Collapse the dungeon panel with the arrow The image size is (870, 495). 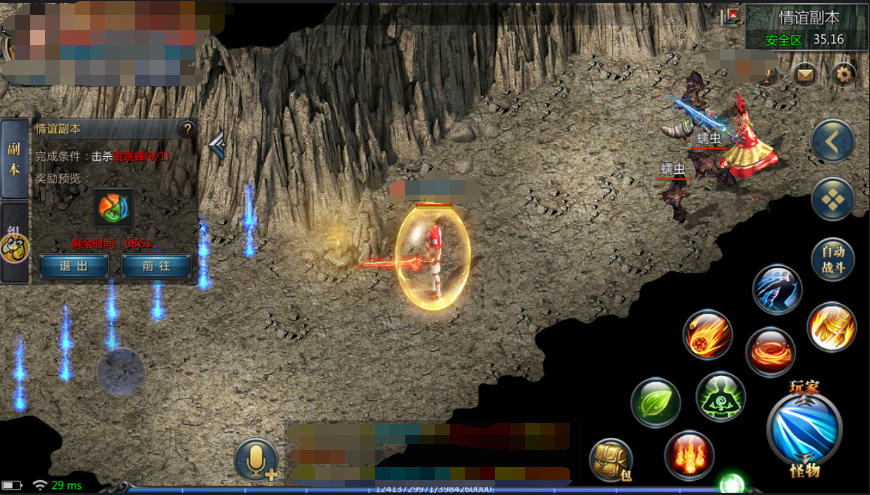click(216, 147)
